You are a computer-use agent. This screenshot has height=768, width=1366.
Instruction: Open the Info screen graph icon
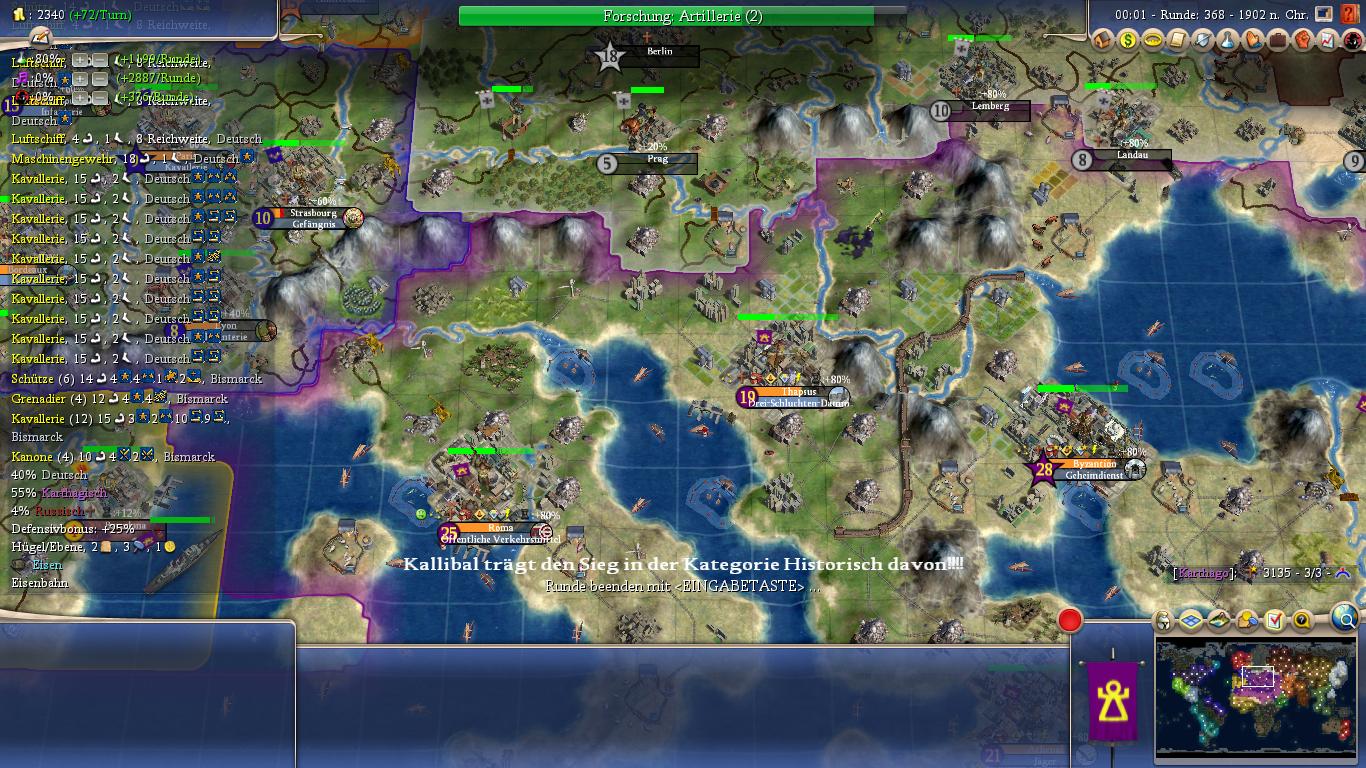pyautogui.click(x=1327, y=41)
